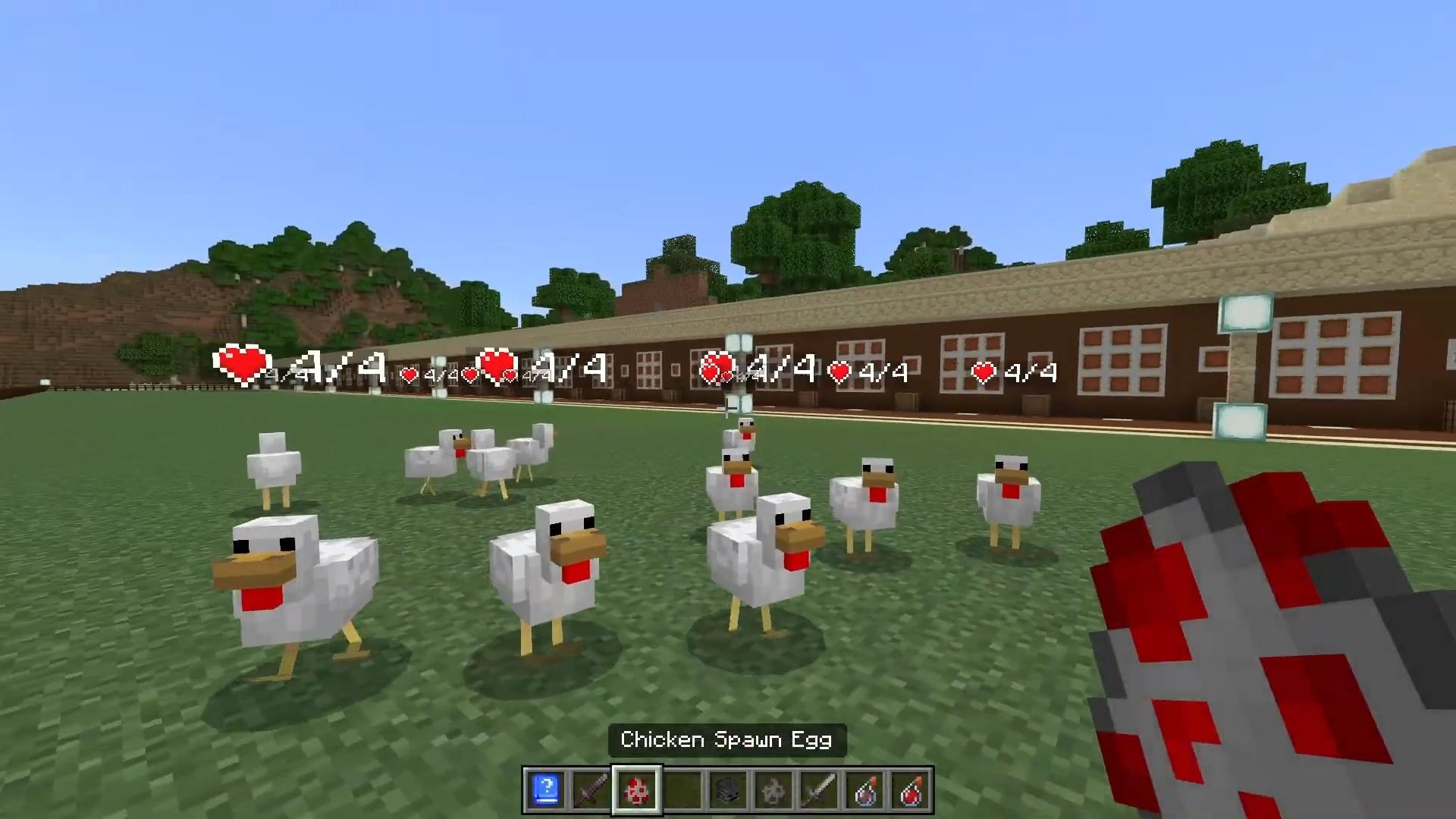Select the Chicken Spawn Egg hotbar slot
This screenshot has height=819, width=1456.
638,791
